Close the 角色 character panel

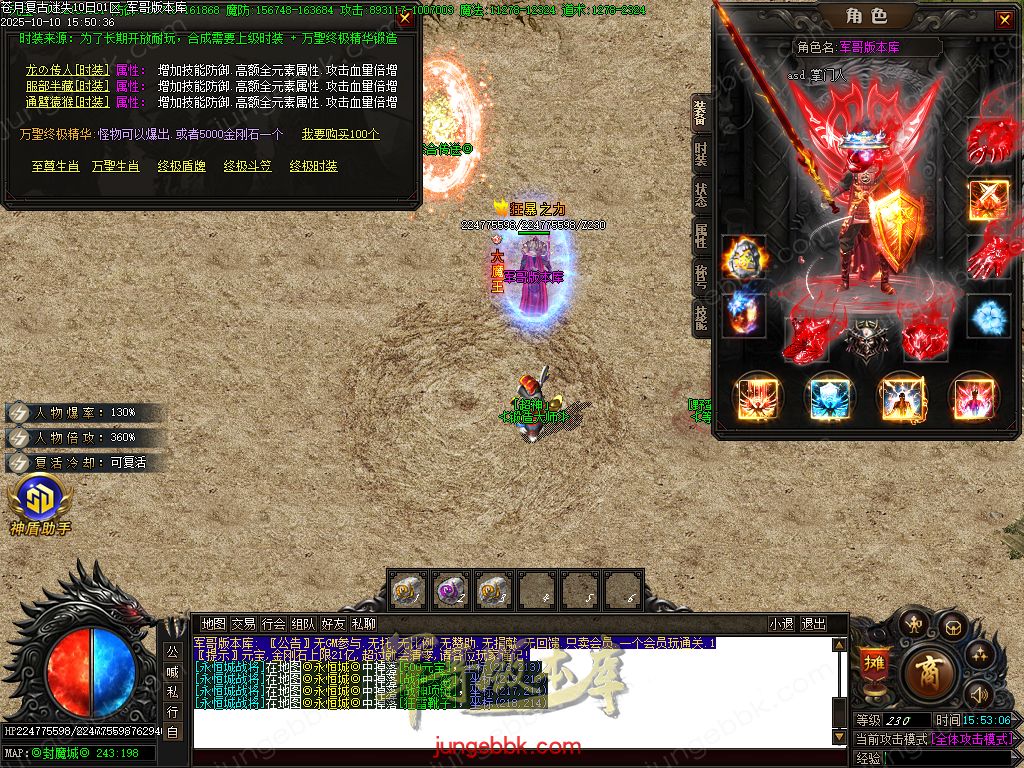tap(1004, 20)
